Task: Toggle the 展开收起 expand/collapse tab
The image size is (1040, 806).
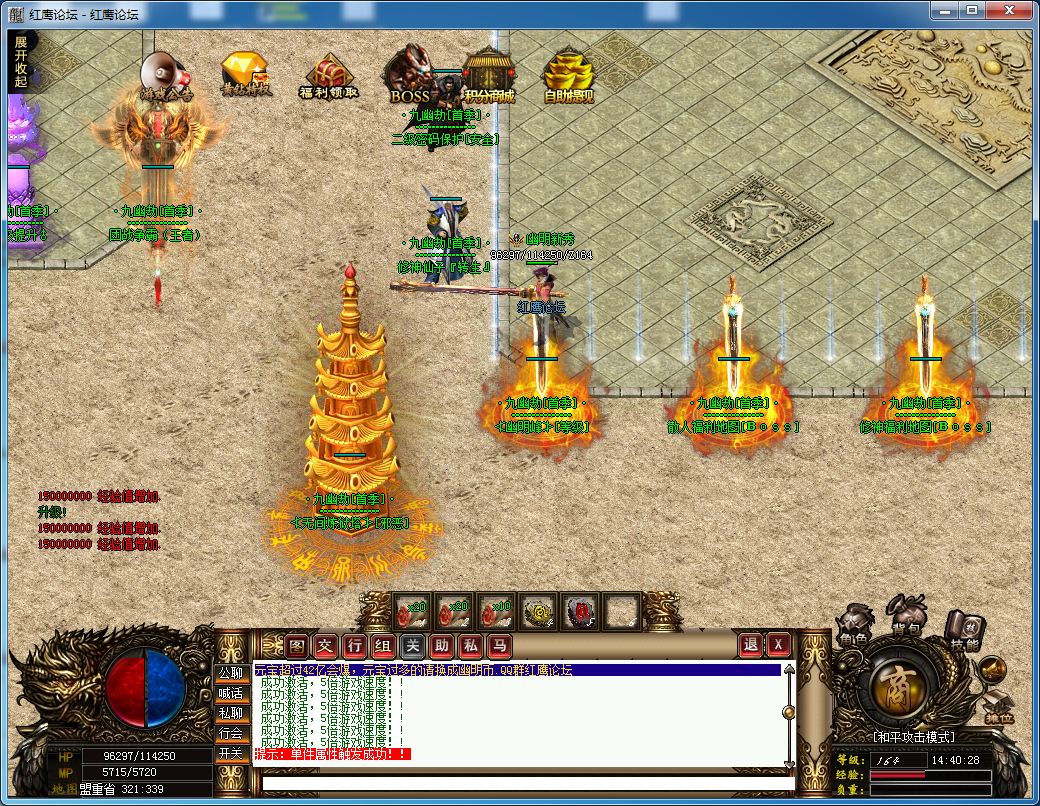Action: (x=21, y=62)
